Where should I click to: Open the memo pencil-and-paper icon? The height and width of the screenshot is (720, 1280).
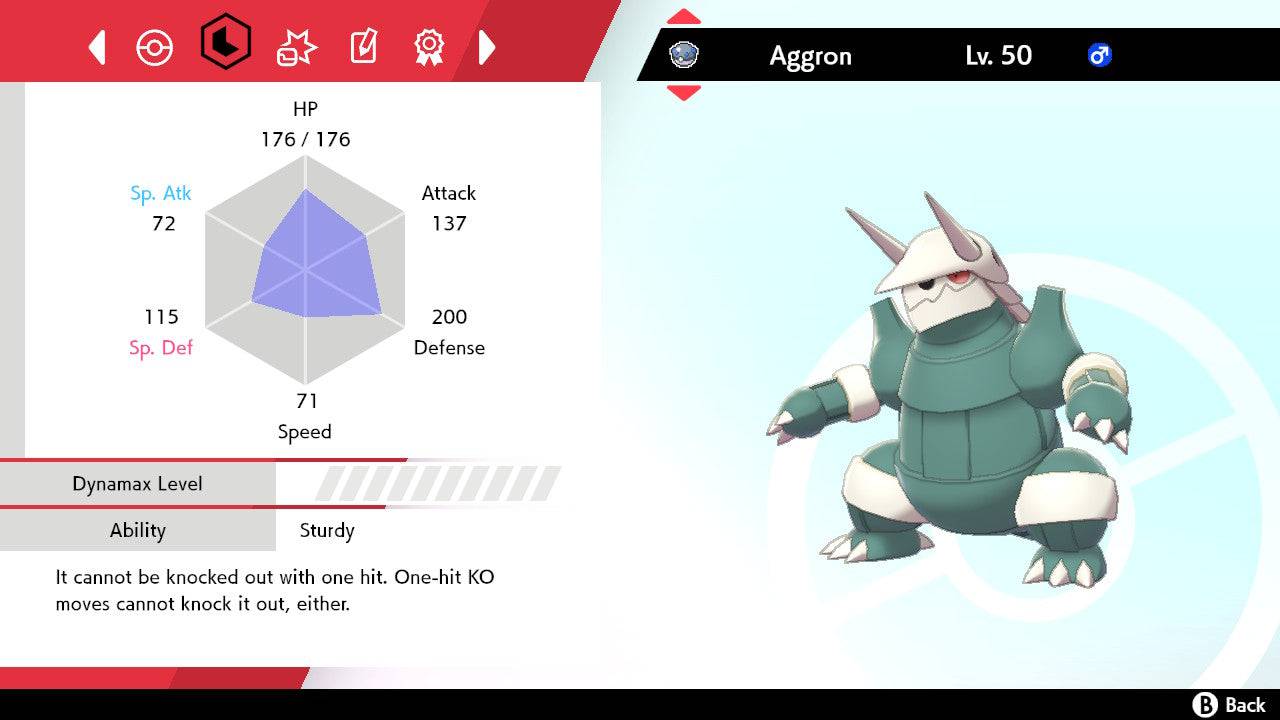tap(363, 46)
